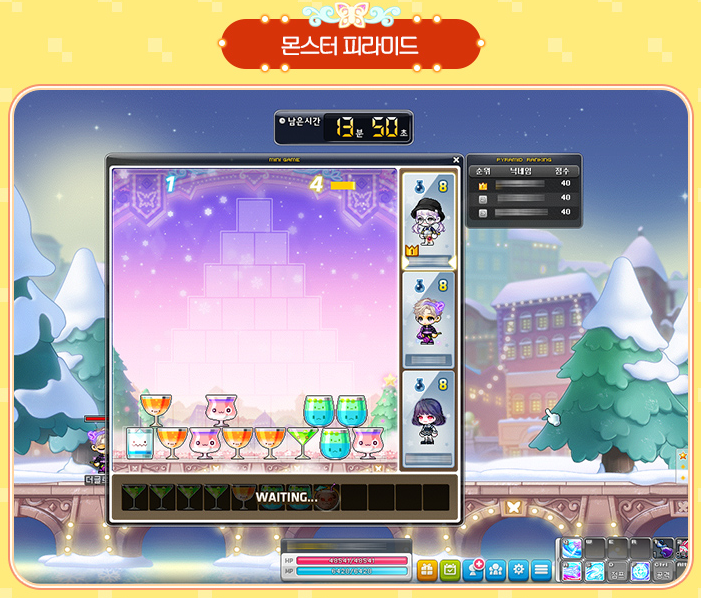Screen dimensions: 701x598
Task: Open the character menu with red plus badge
Action: click(x=474, y=571)
